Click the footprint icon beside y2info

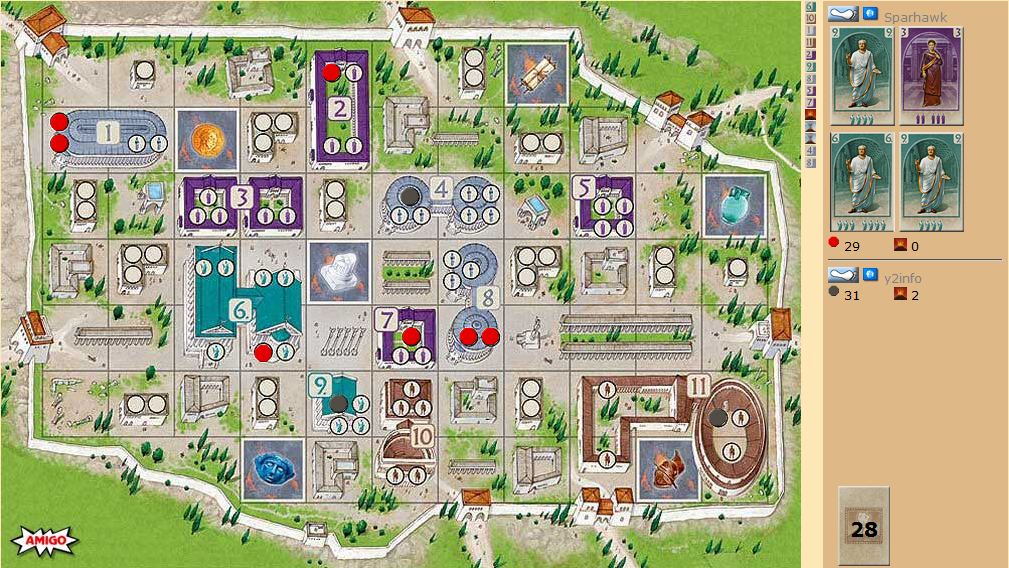pyautogui.click(x=843, y=274)
